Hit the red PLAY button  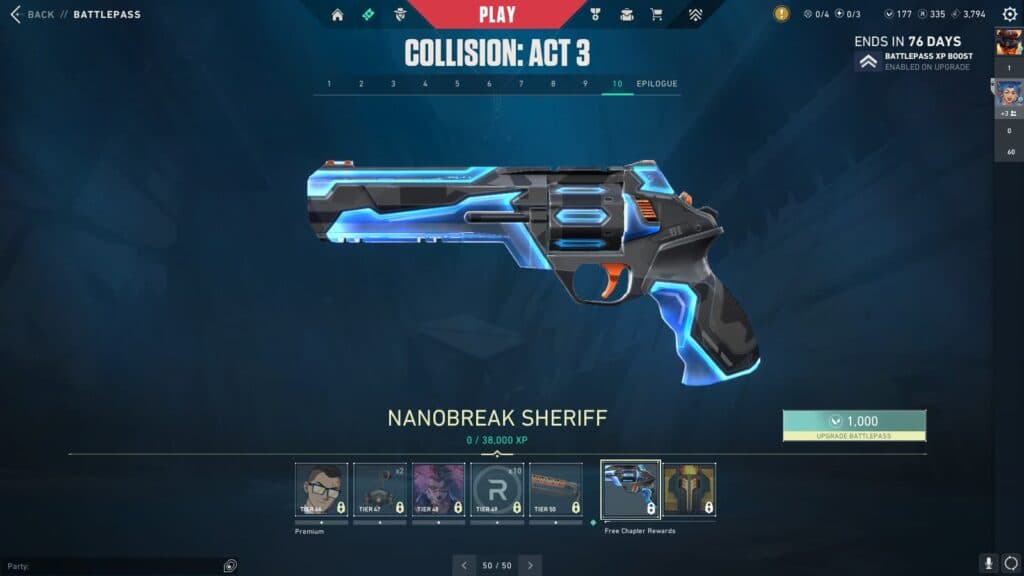[497, 14]
